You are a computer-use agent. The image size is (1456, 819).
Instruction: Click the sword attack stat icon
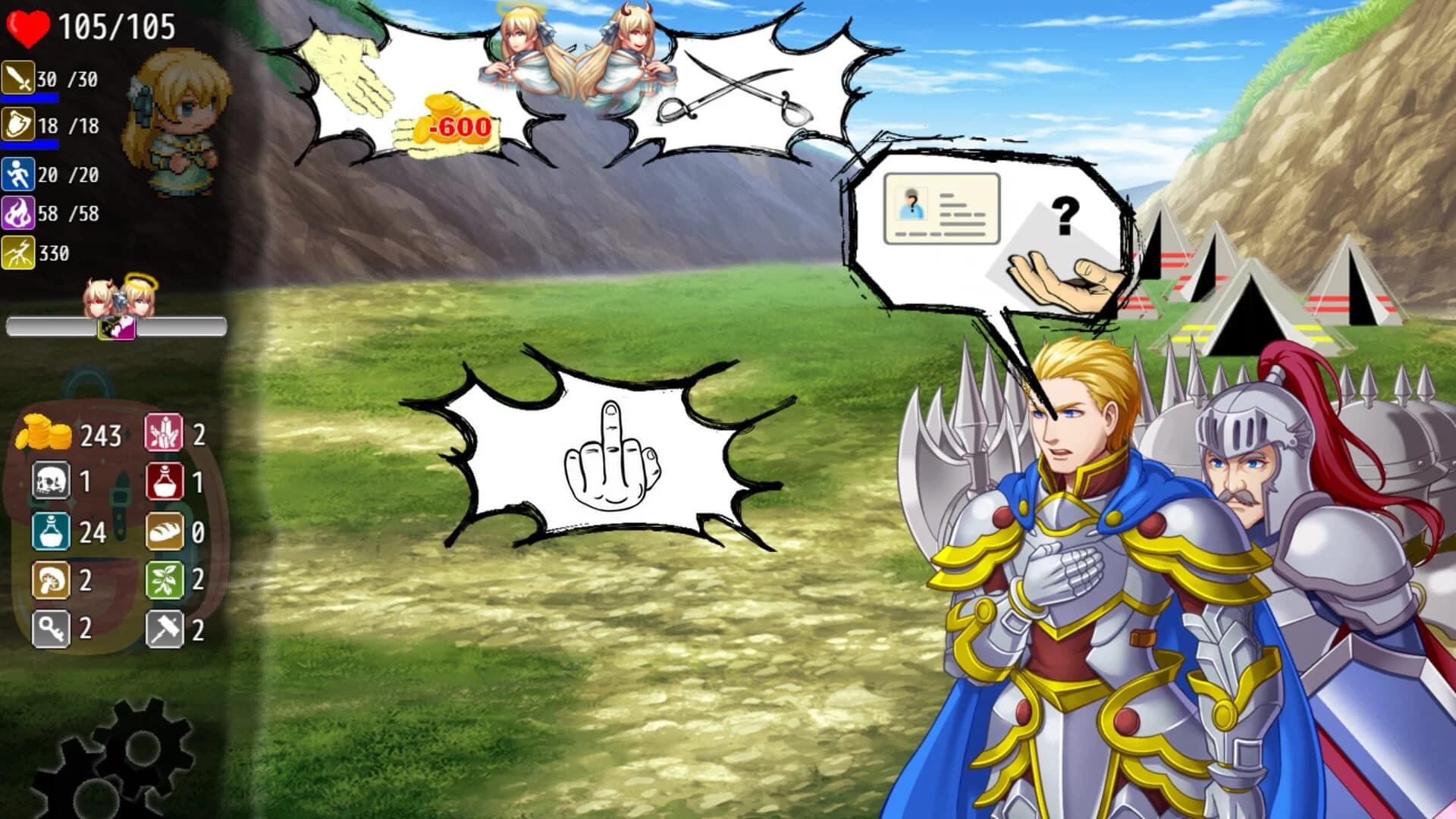coord(17,76)
